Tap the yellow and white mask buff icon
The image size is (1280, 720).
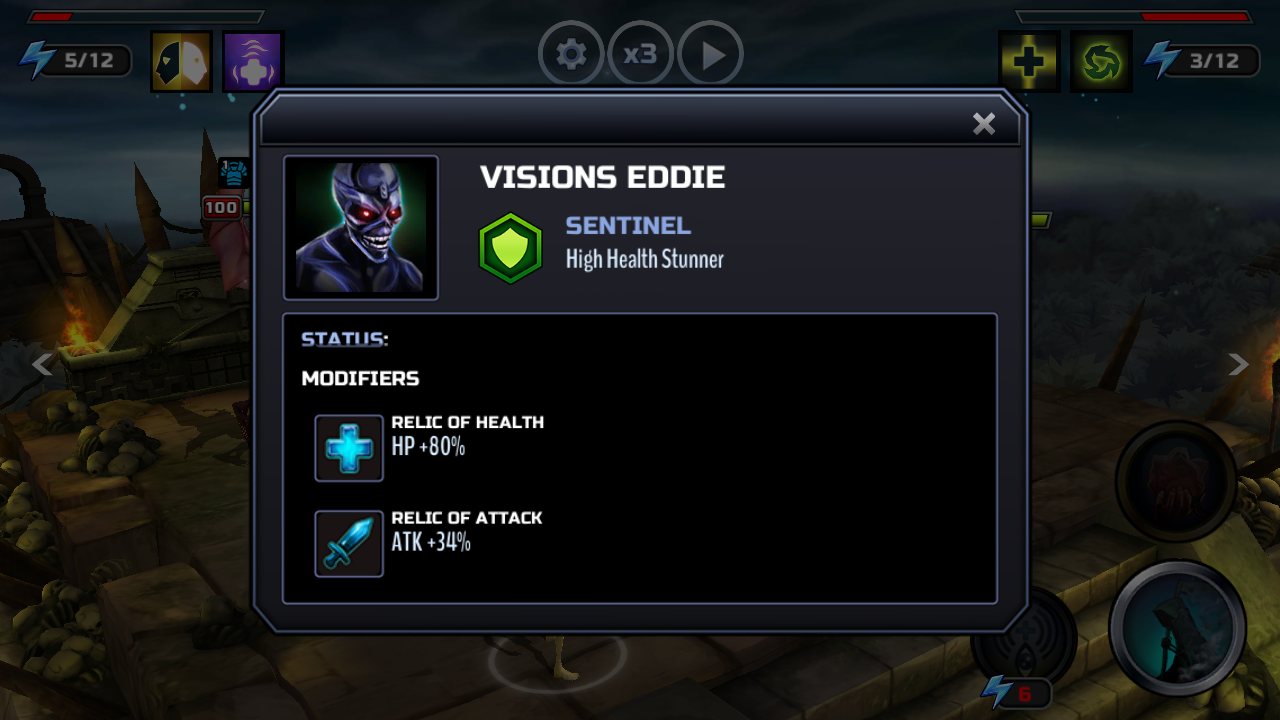[181, 61]
